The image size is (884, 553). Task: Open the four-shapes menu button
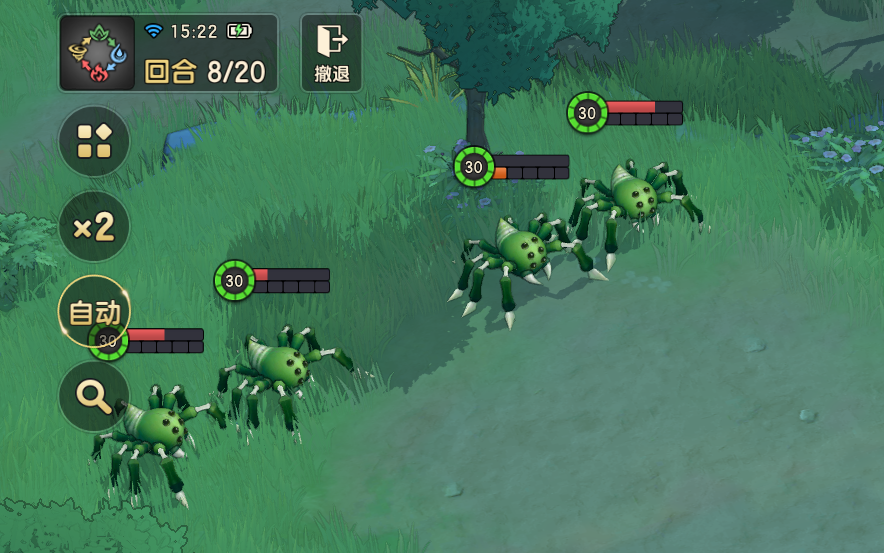point(94,141)
